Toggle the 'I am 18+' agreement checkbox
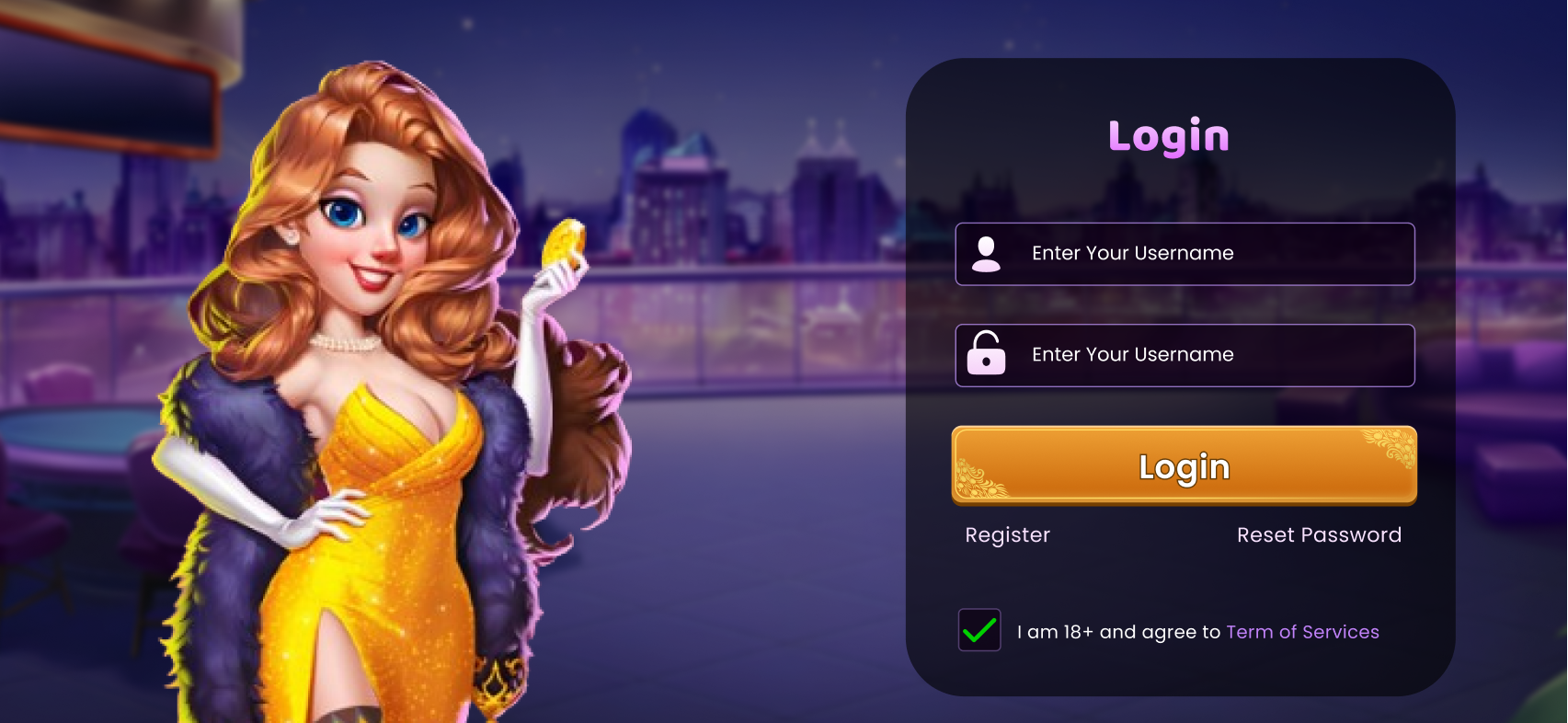The height and width of the screenshot is (723, 1568). click(979, 630)
